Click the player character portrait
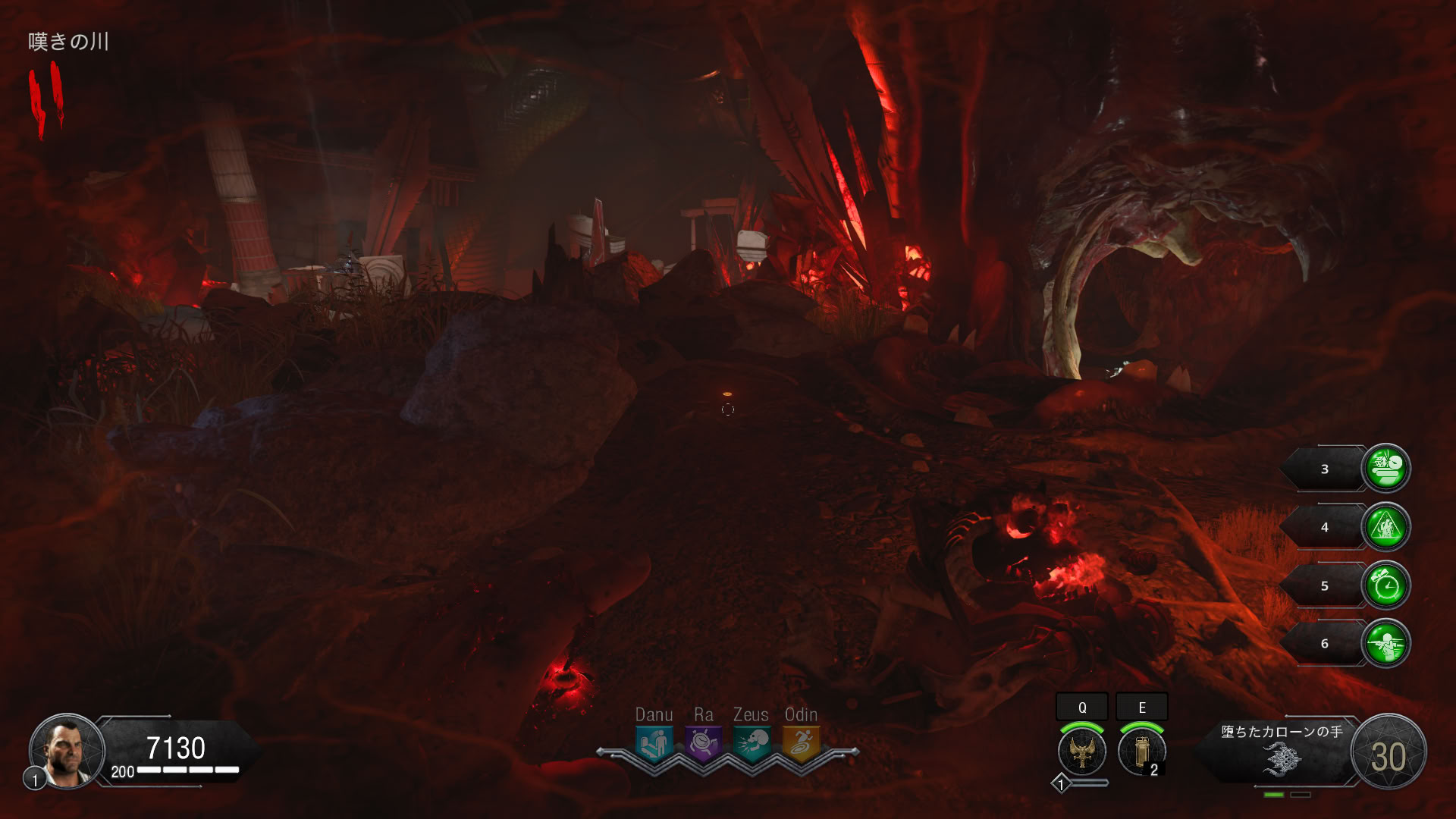Image resolution: width=1456 pixels, height=819 pixels. (67, 751)
